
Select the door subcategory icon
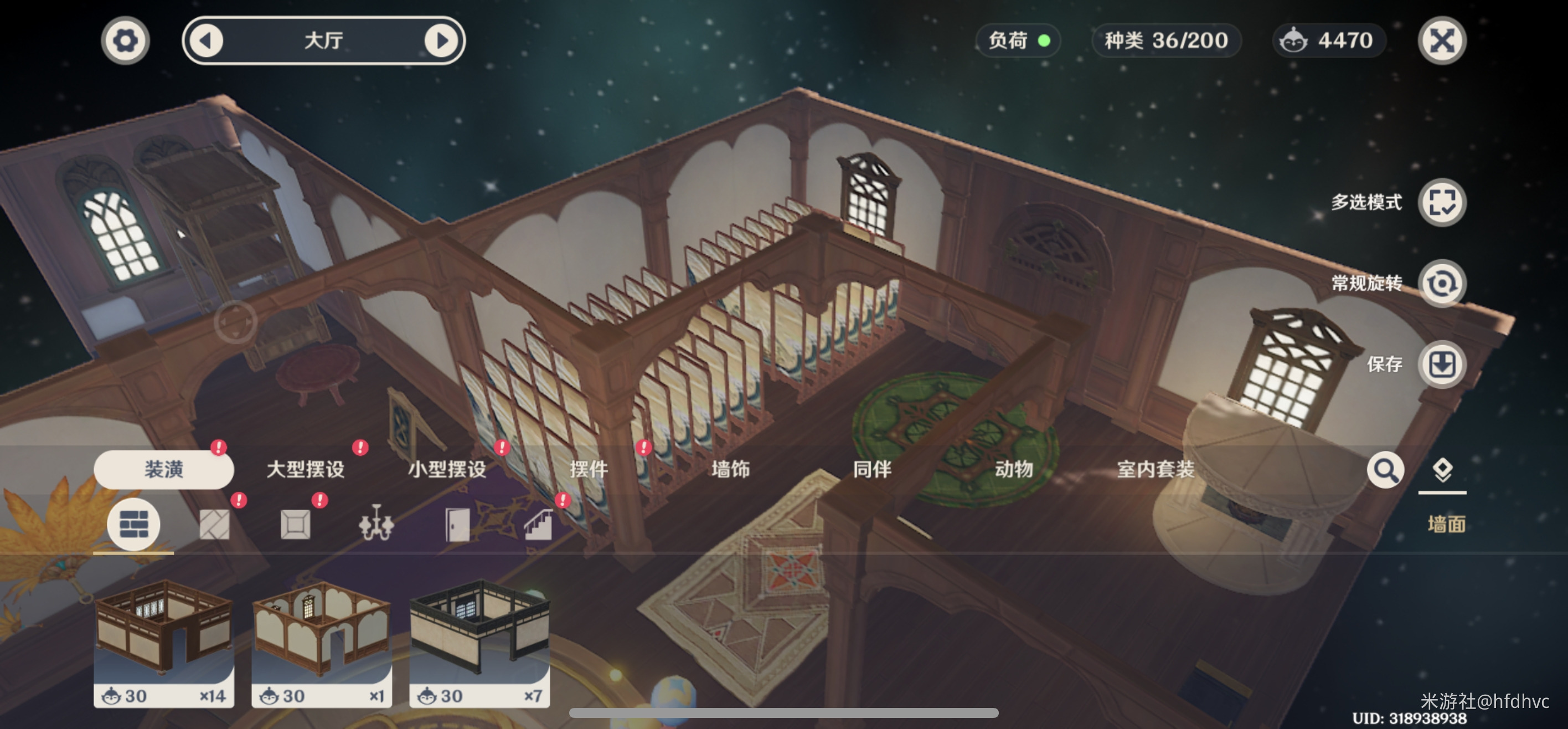point(457,523)
